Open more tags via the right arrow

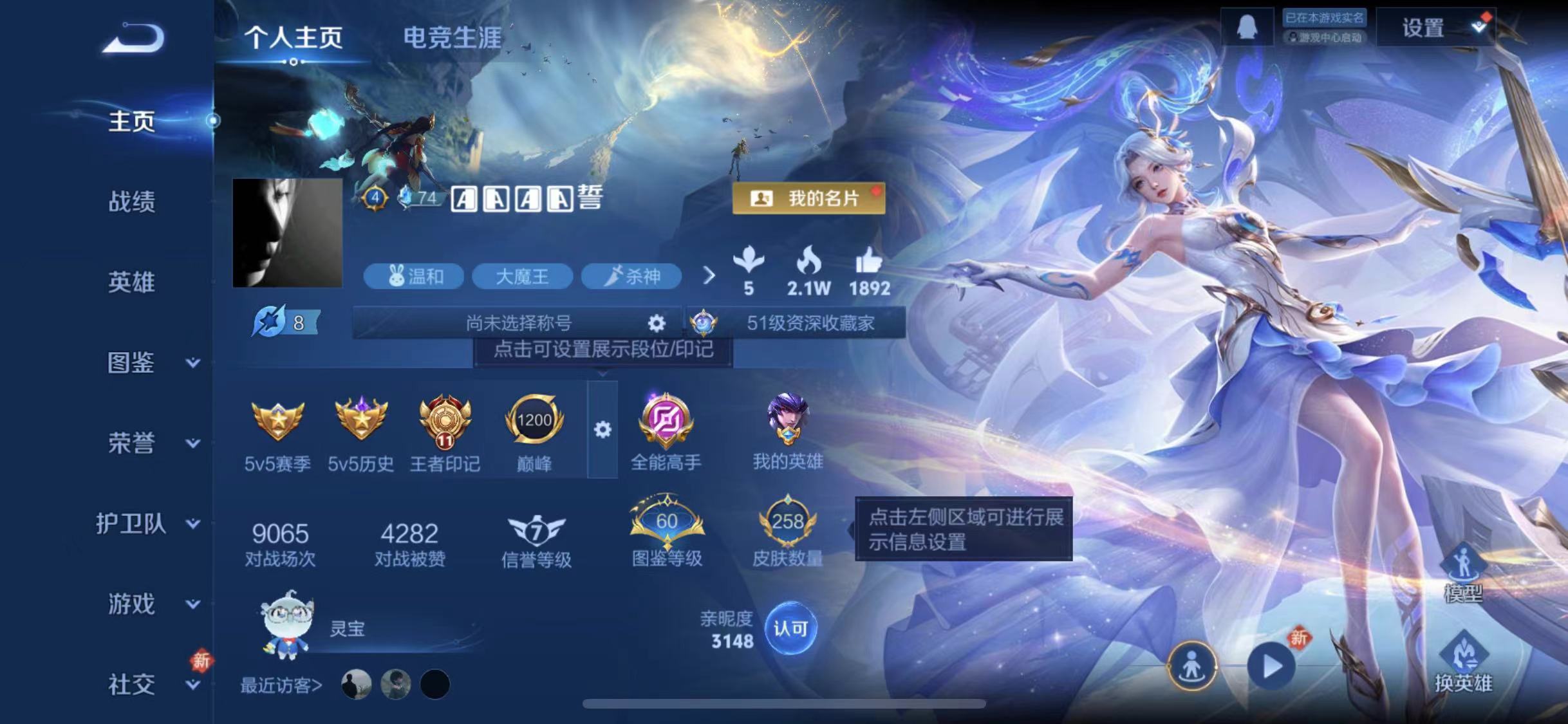point(709,275)
